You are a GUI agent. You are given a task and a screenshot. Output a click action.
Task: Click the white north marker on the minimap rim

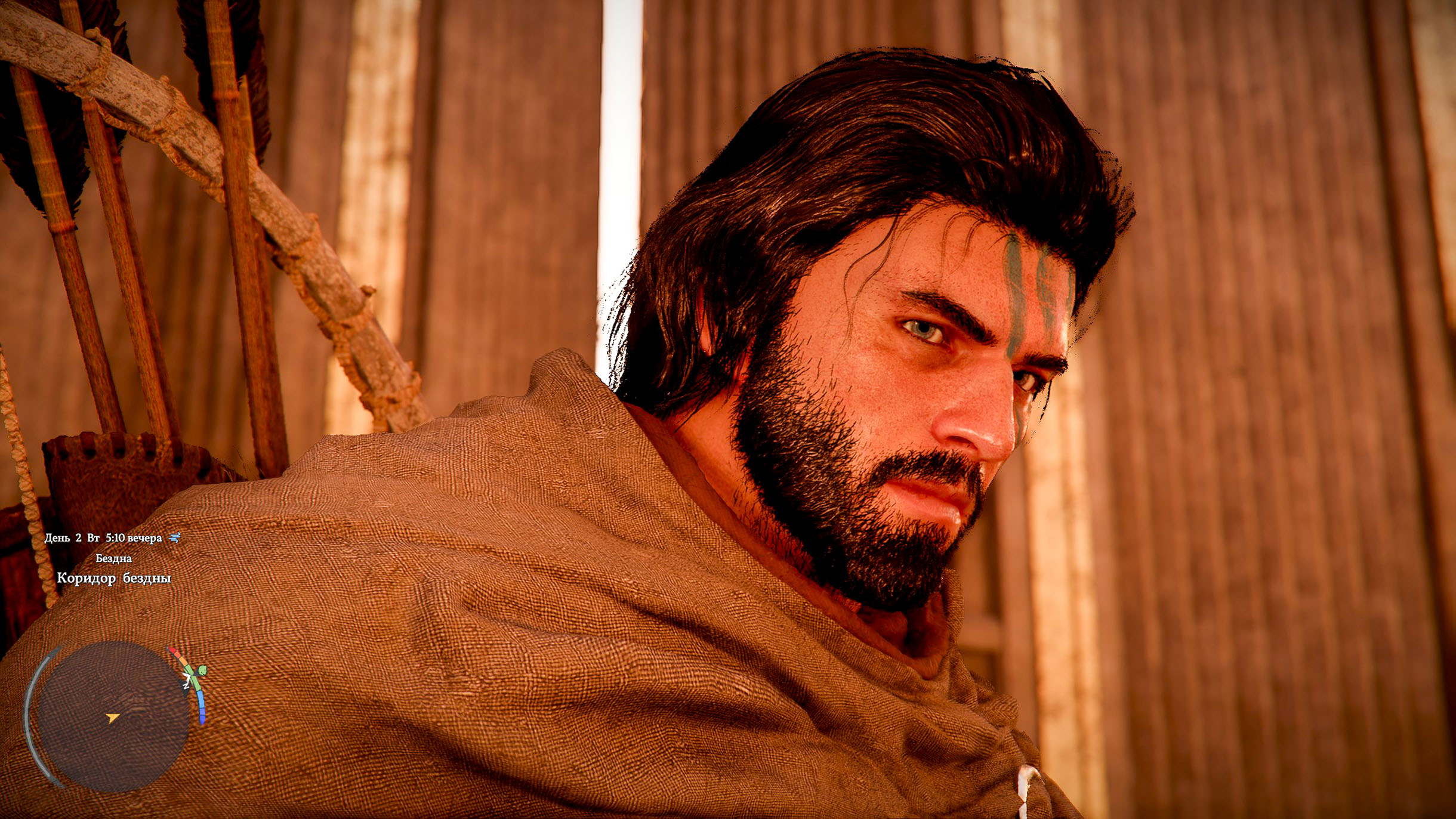pos(187,684)
